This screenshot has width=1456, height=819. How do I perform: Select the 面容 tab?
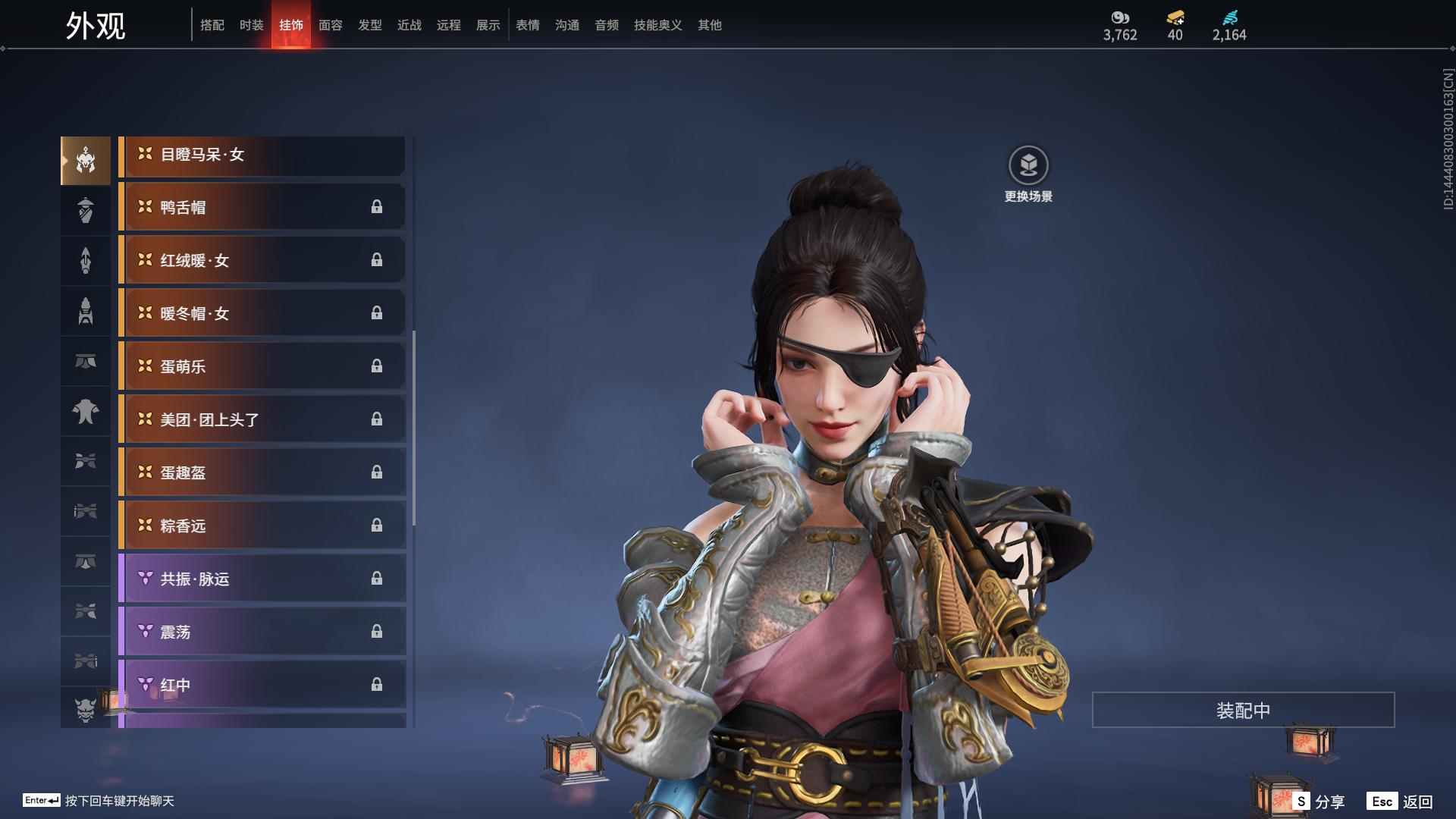pyautogui.click(x=330, y=25)
